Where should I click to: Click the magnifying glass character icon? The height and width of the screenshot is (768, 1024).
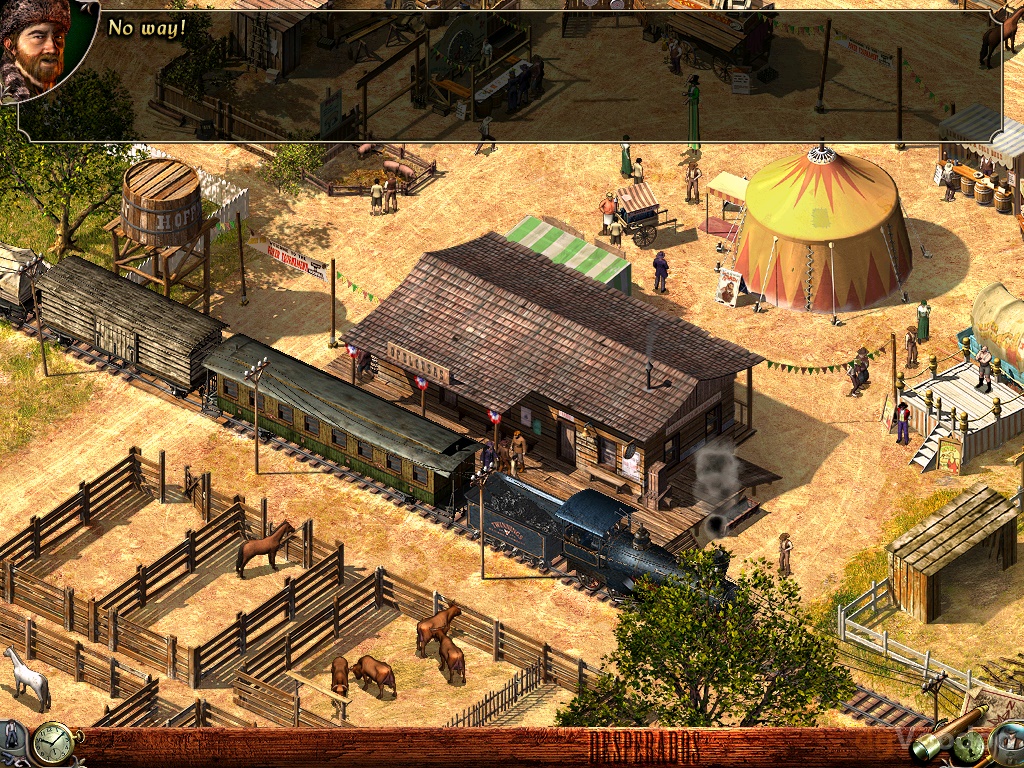[1008, 742]
